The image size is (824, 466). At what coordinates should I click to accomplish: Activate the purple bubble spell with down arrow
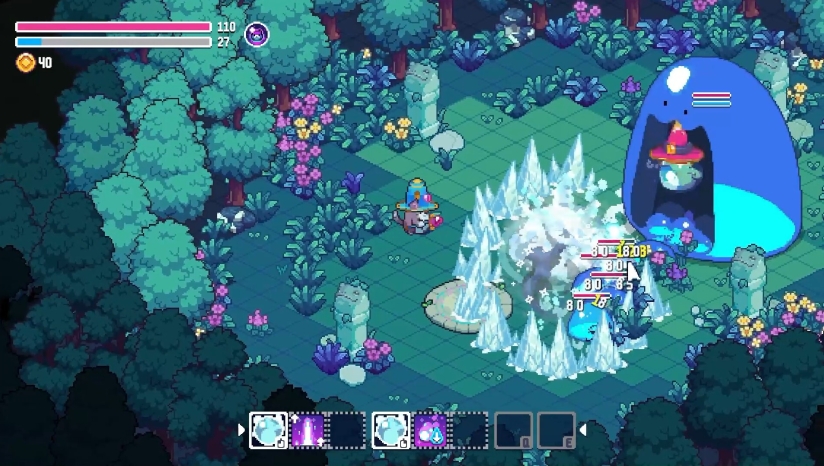pos(431,431)
